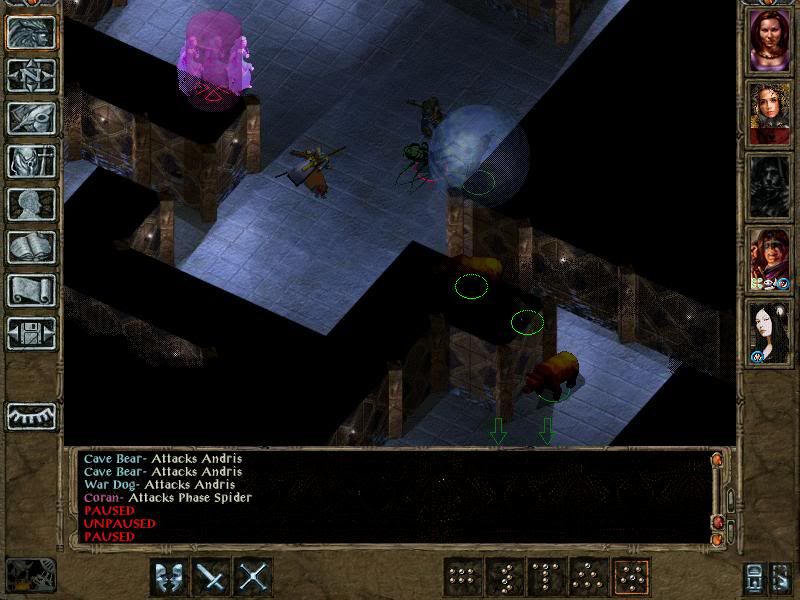Select the portrait with red face paint
800x600 pixels.
770,258
